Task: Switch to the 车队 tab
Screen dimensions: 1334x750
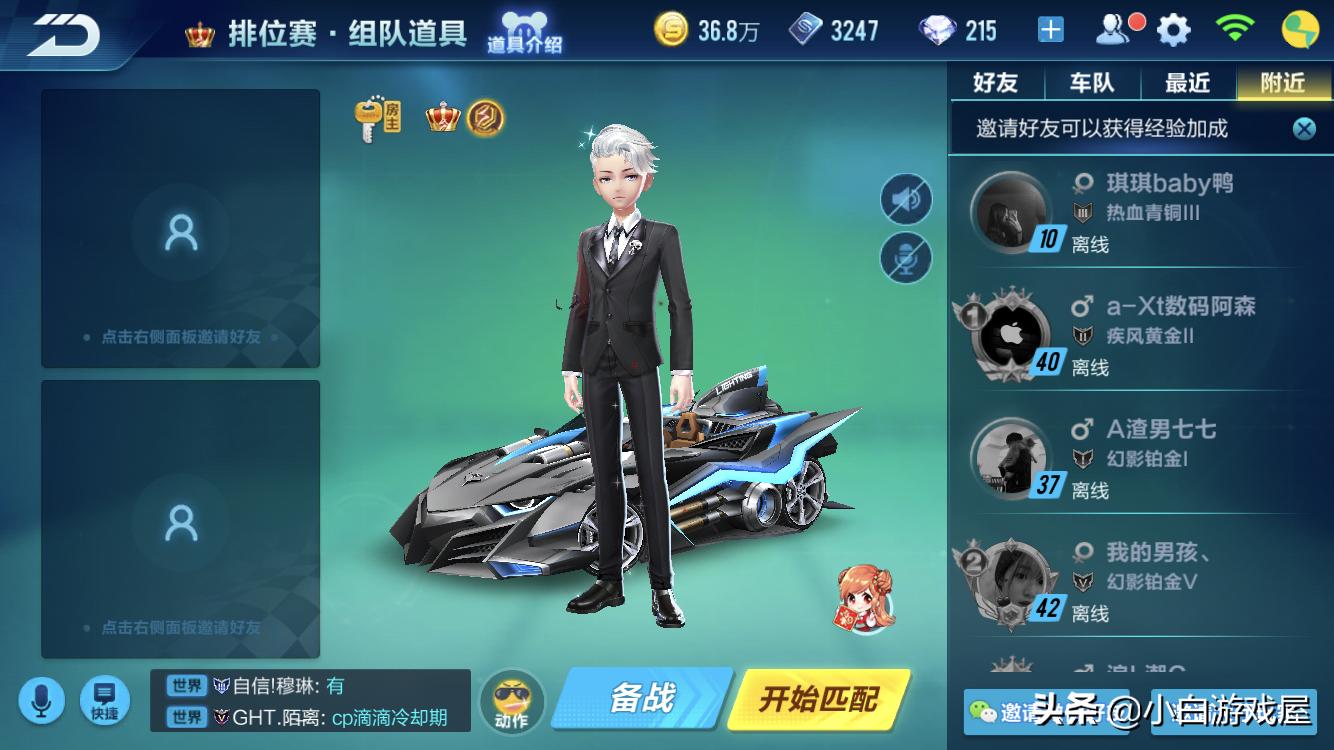Action: coord(1091,83)
